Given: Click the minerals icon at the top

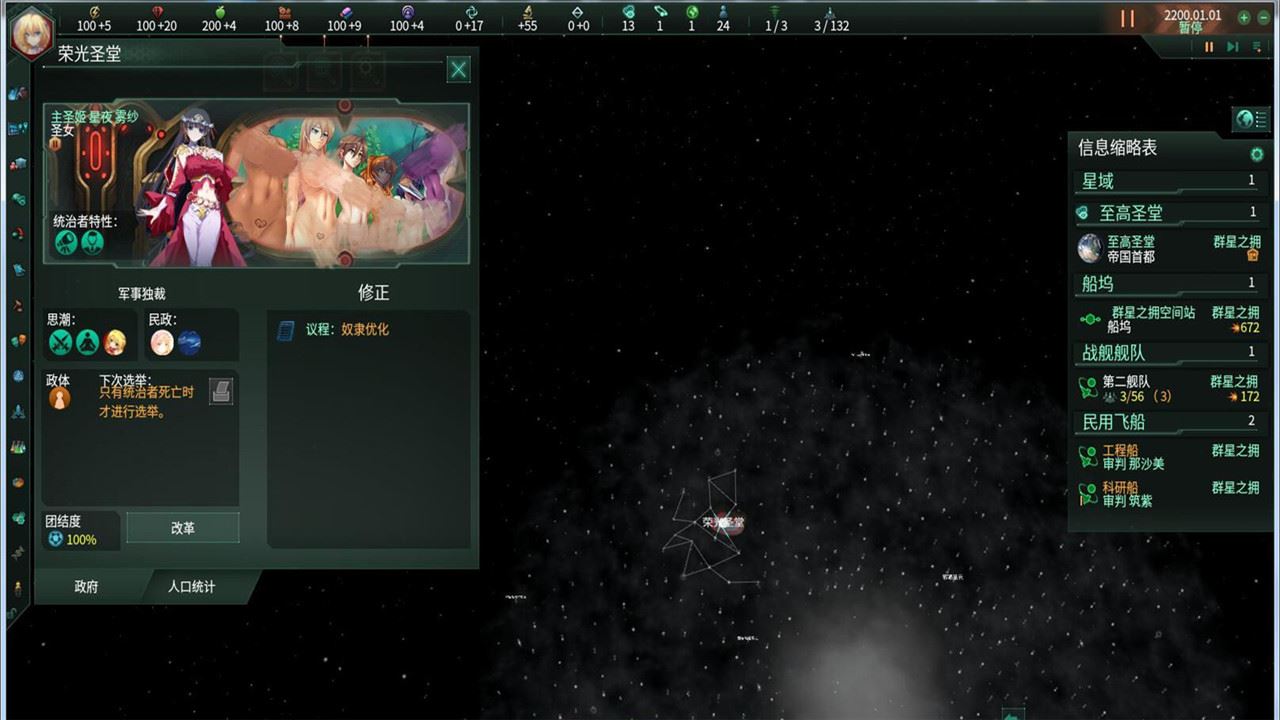Looking at the screenshot, I should pyautogui.click(x=156, y=12).
